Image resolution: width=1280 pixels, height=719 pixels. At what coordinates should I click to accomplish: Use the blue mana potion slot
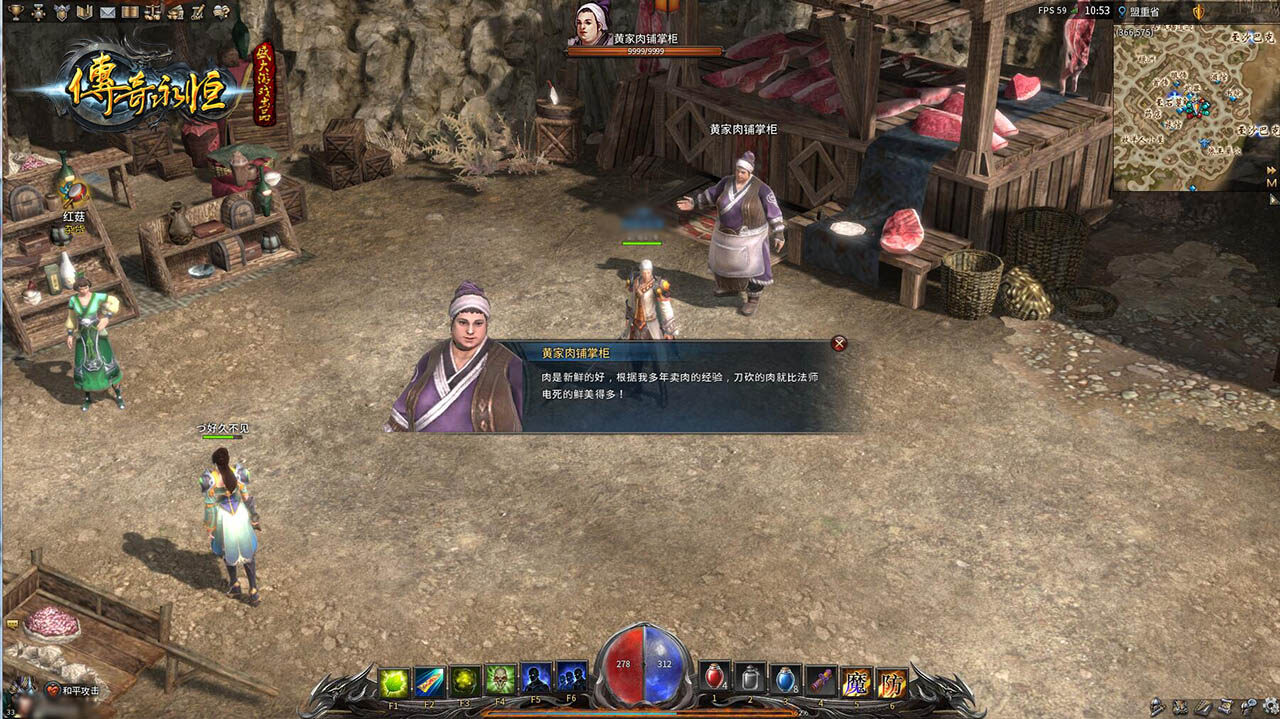coord(786,680)
